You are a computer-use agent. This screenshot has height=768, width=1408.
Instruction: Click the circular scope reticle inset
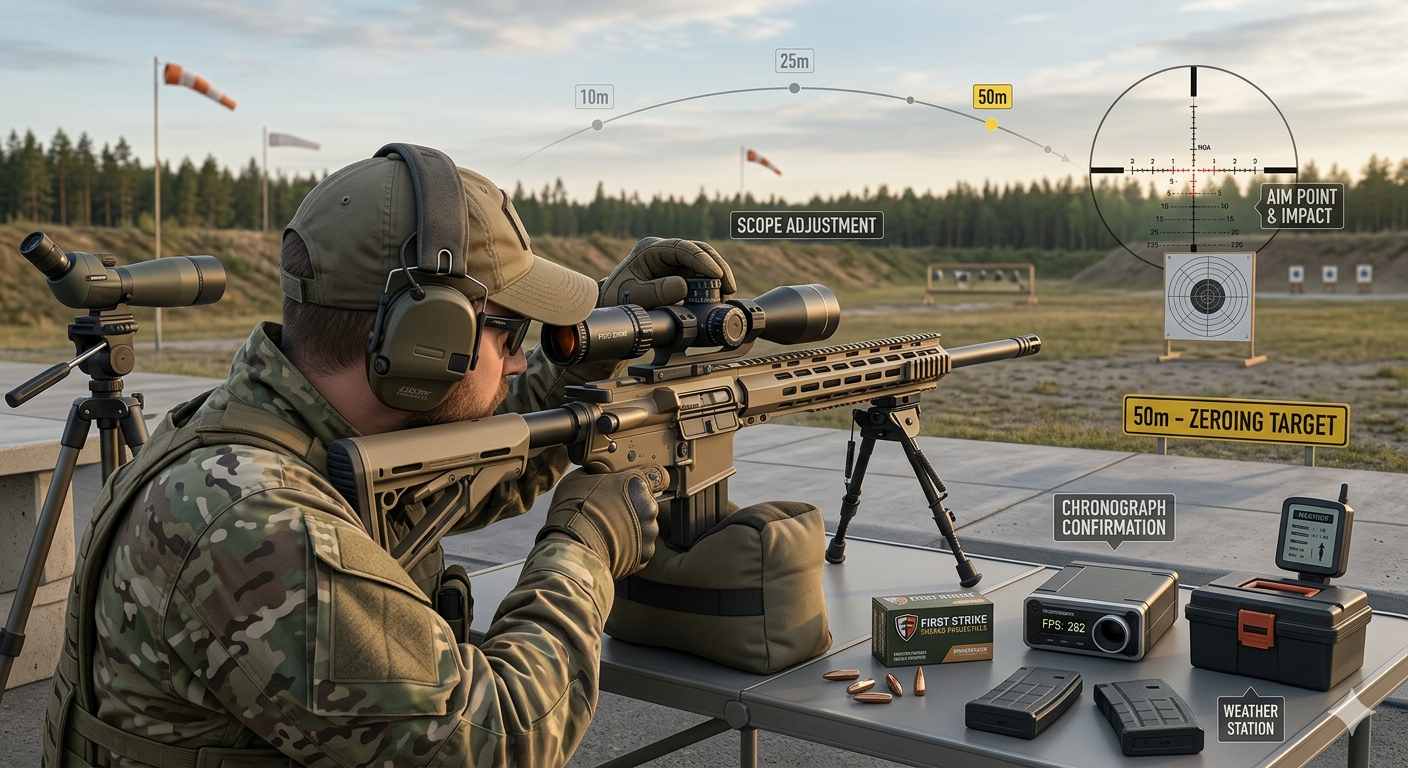[1192, 160]
